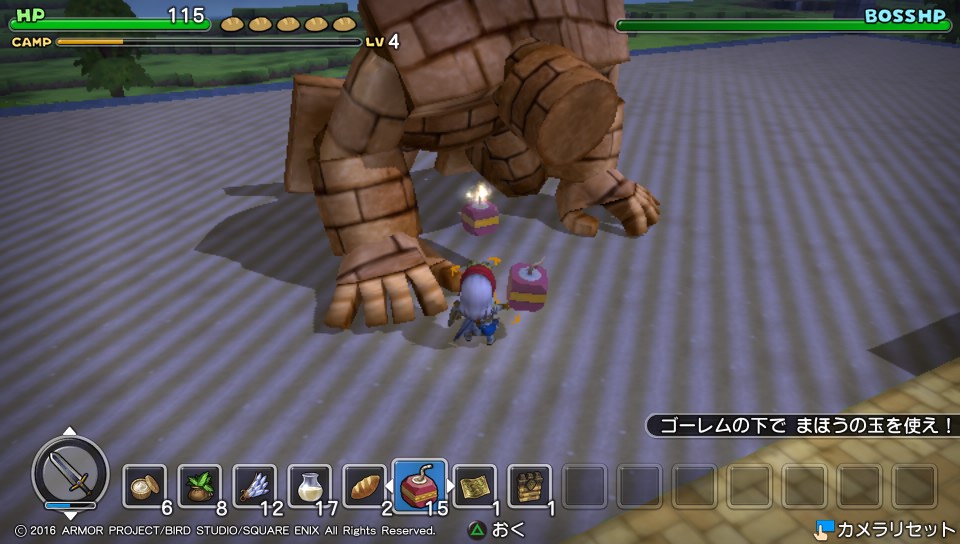Pick the white feathers slot
Screen dimensions: 960x544
tap(254, 486)
